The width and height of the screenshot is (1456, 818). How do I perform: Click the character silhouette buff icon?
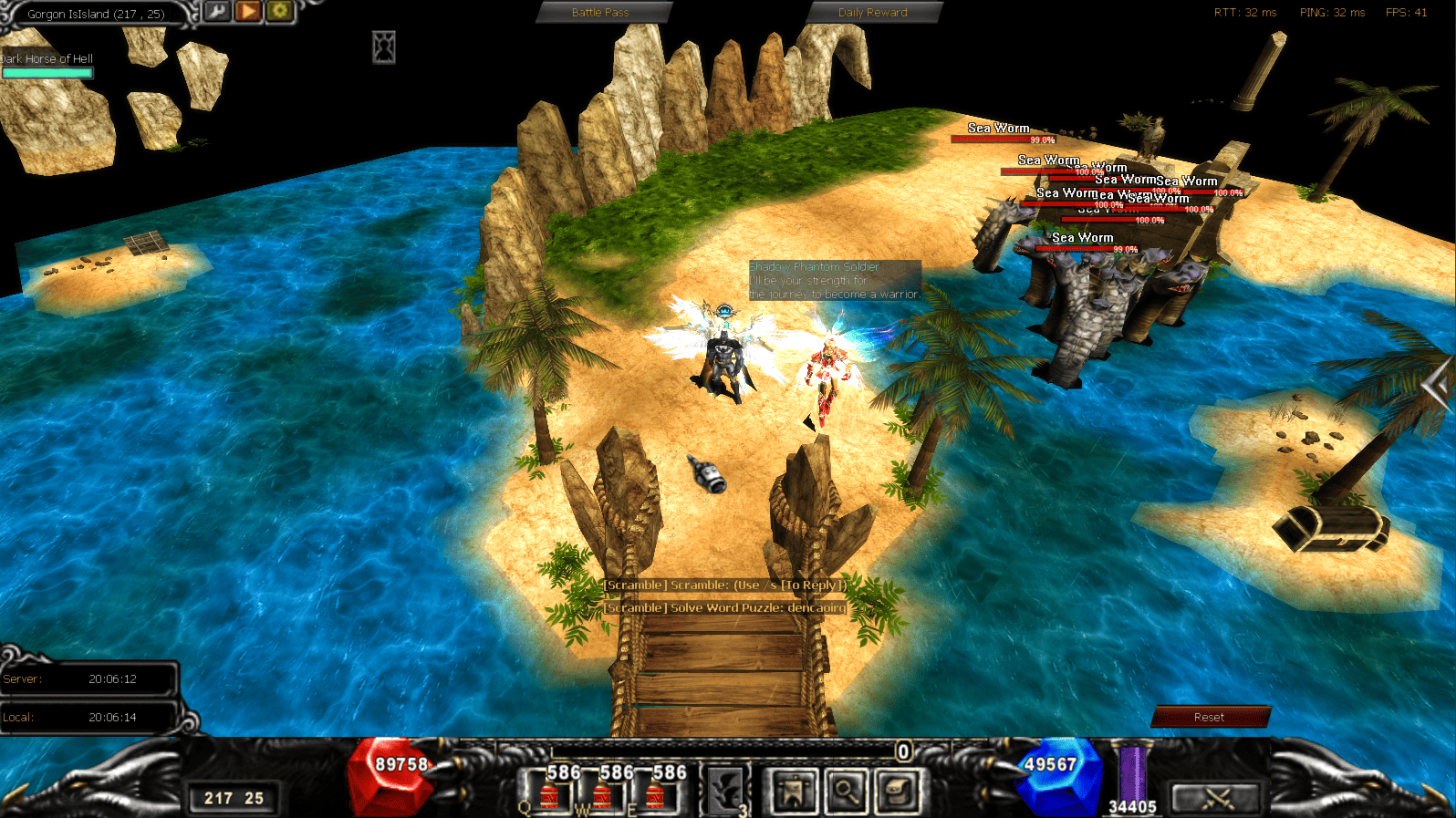(384, 47)
